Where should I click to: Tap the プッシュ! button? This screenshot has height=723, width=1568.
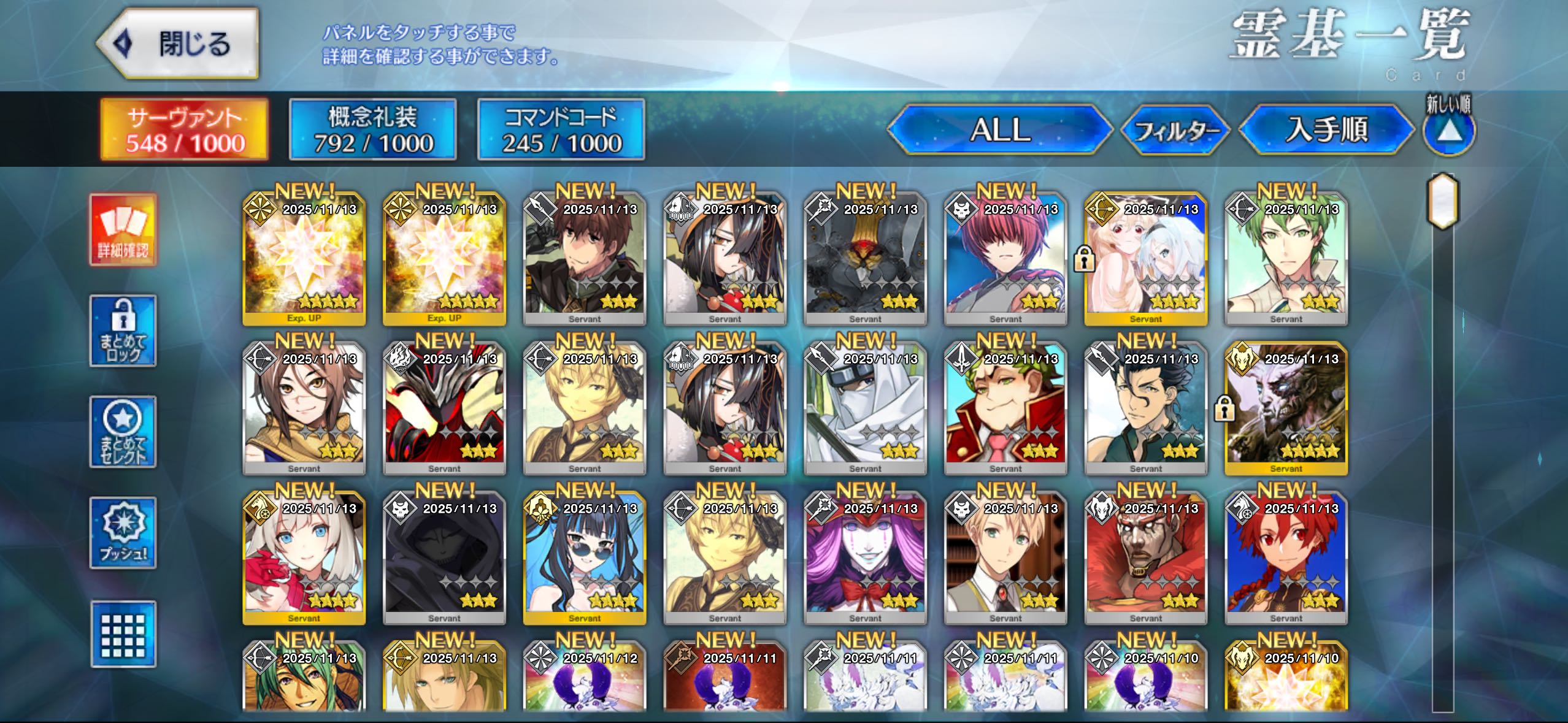point(123,533)
